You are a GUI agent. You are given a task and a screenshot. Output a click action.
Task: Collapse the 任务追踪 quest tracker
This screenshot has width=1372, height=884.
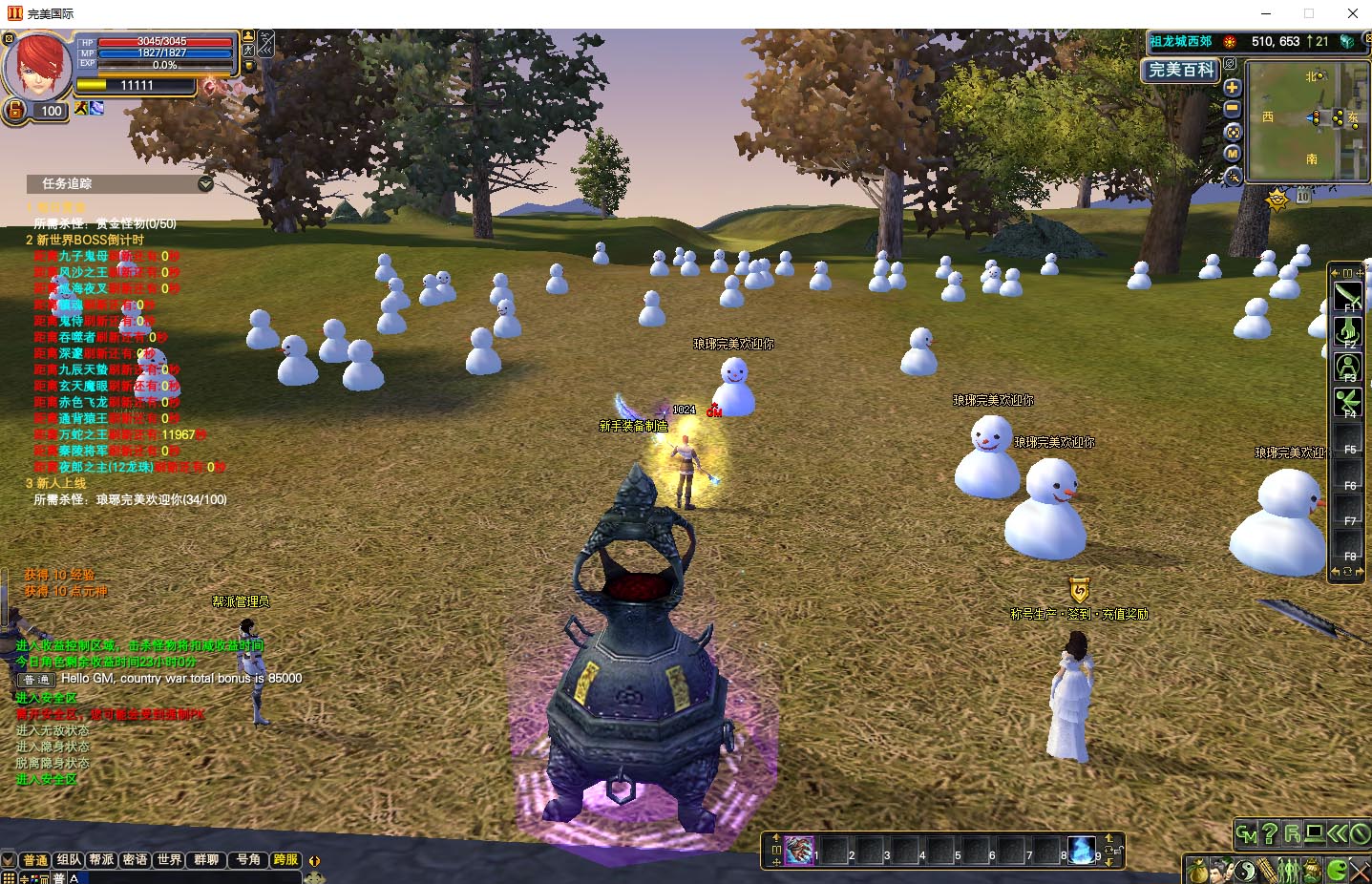click(x=205, y=183)
